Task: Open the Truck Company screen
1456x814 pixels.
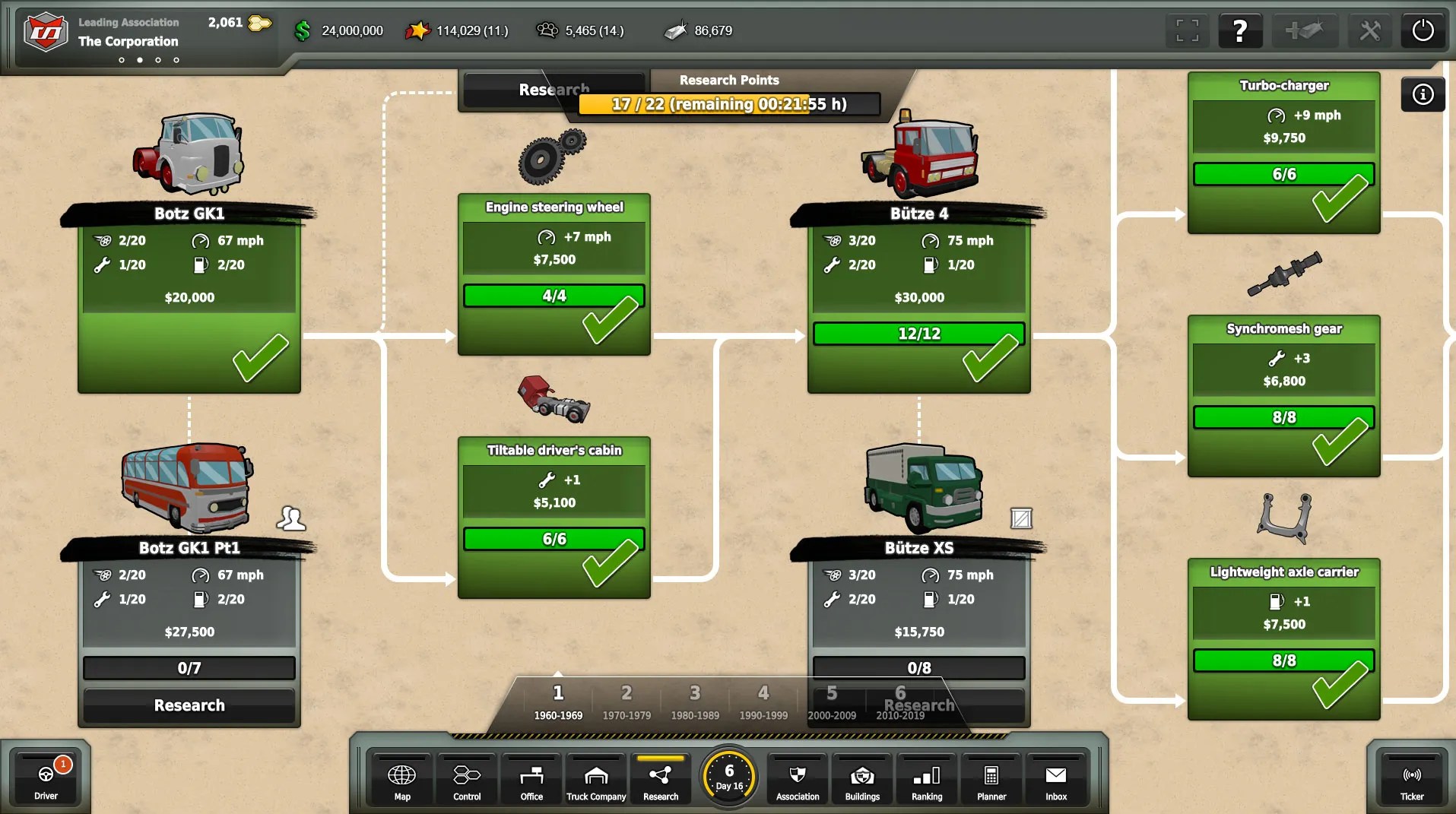Action: point(596,778)
